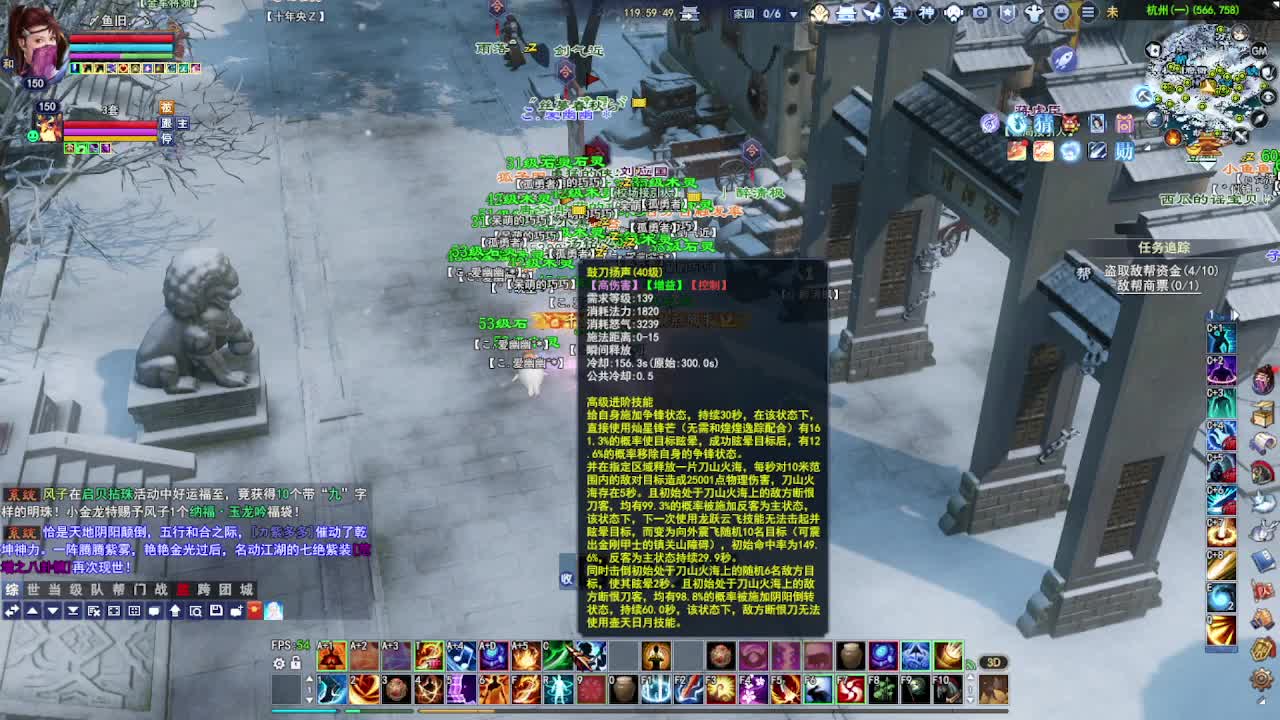Toggle the hotbar lock icon
The image size is (1280, 720).
pyautogui.click(x=296, y=663)
